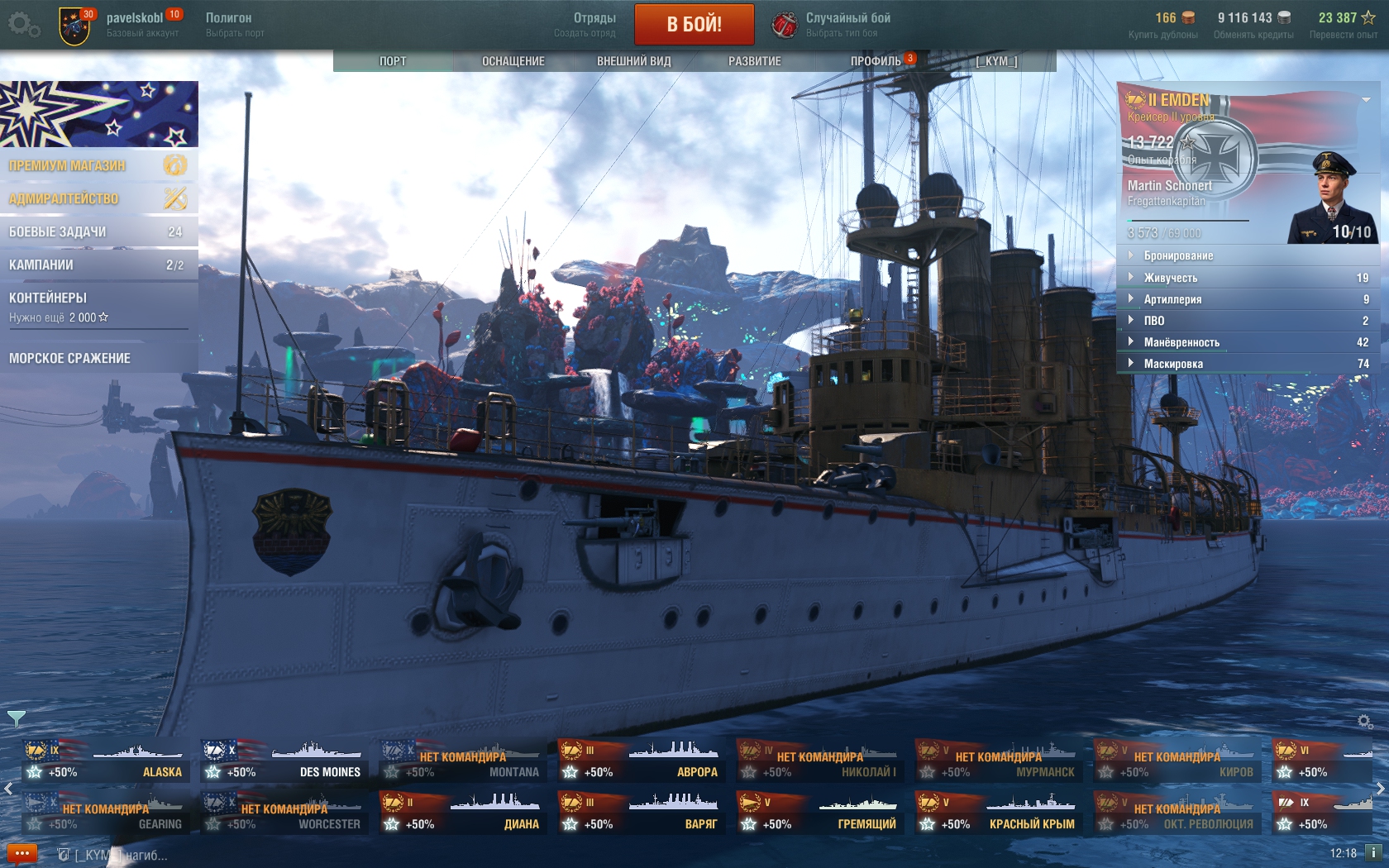Select the DES MOINES ship card

pyautogui.click(x=284, y=761)
